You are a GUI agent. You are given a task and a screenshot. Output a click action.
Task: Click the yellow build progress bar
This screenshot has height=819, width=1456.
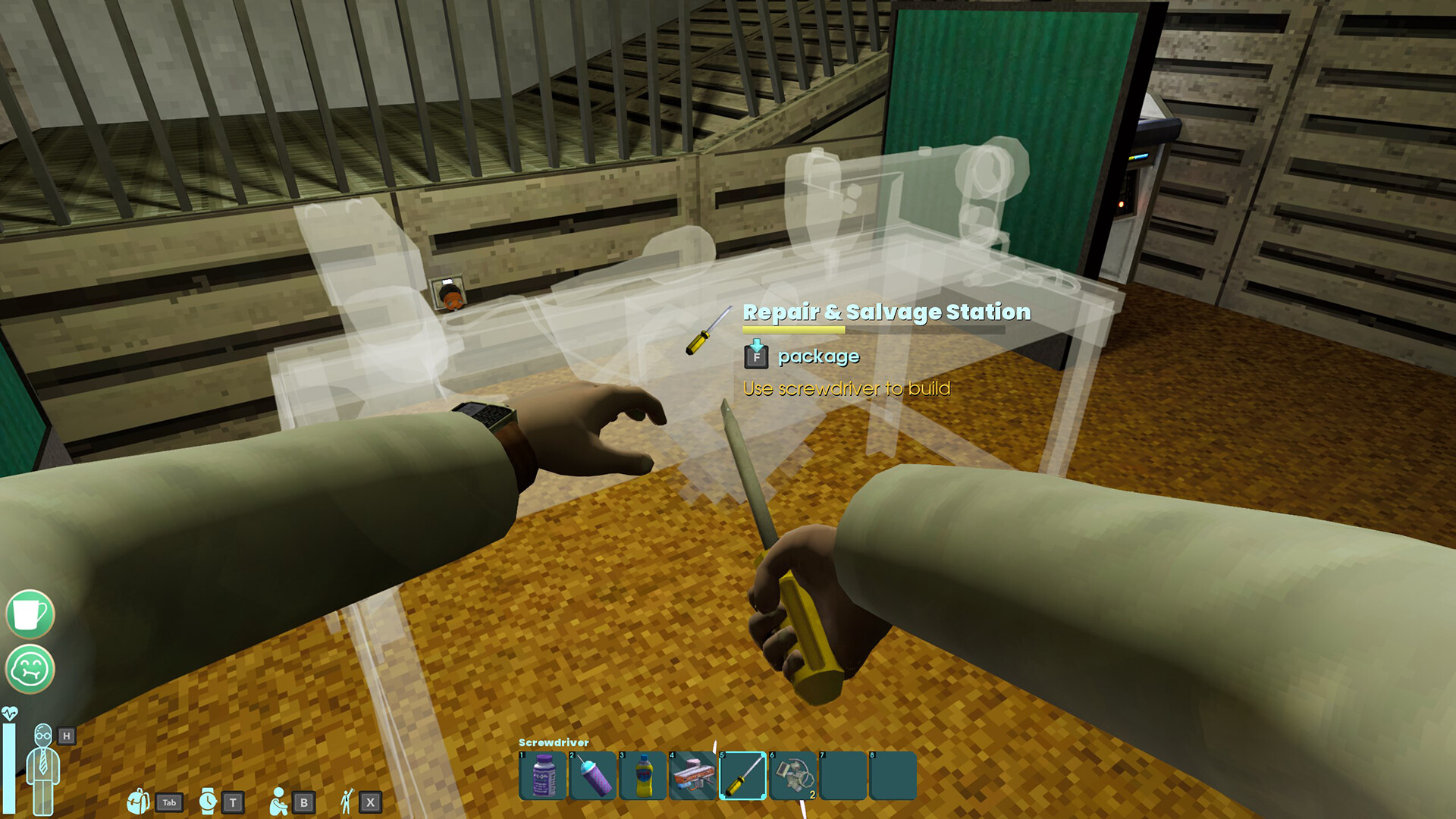point(792,331)
